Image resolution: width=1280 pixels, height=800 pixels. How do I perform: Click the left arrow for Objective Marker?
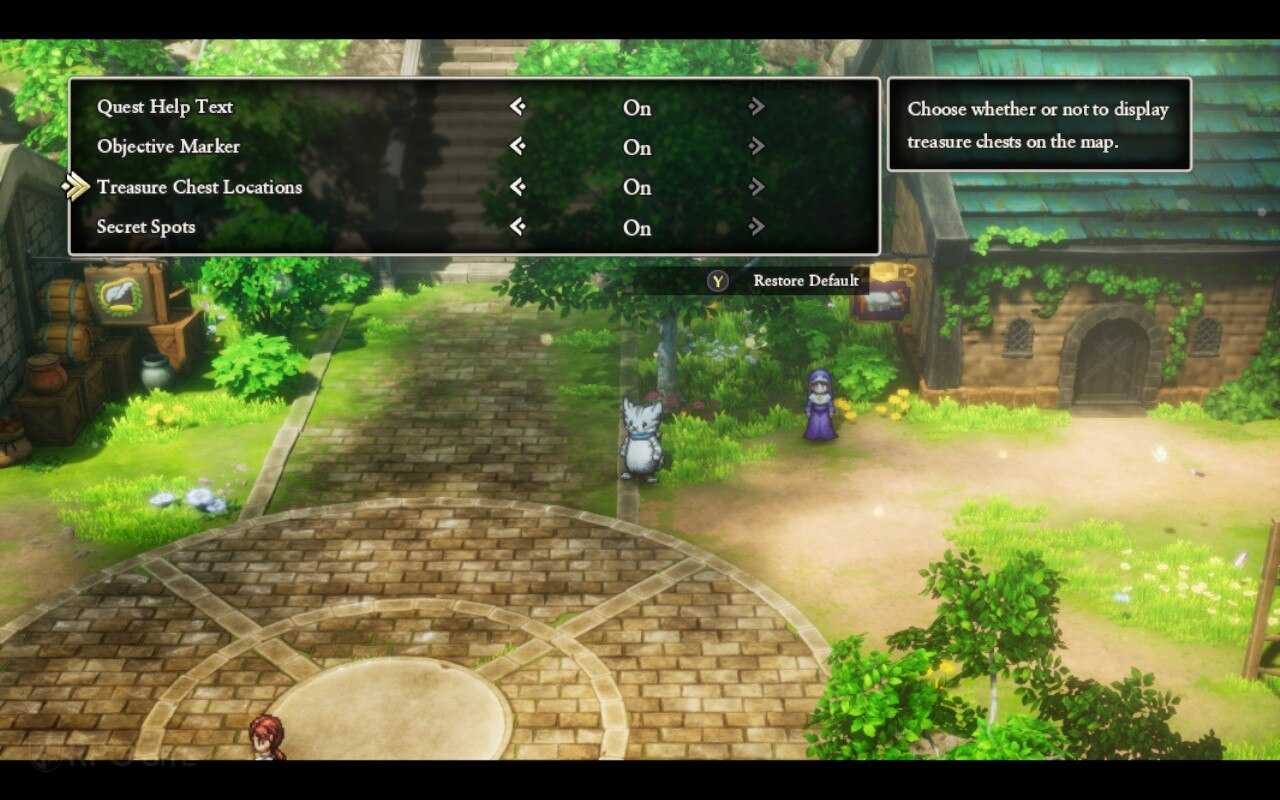(517, 147)
